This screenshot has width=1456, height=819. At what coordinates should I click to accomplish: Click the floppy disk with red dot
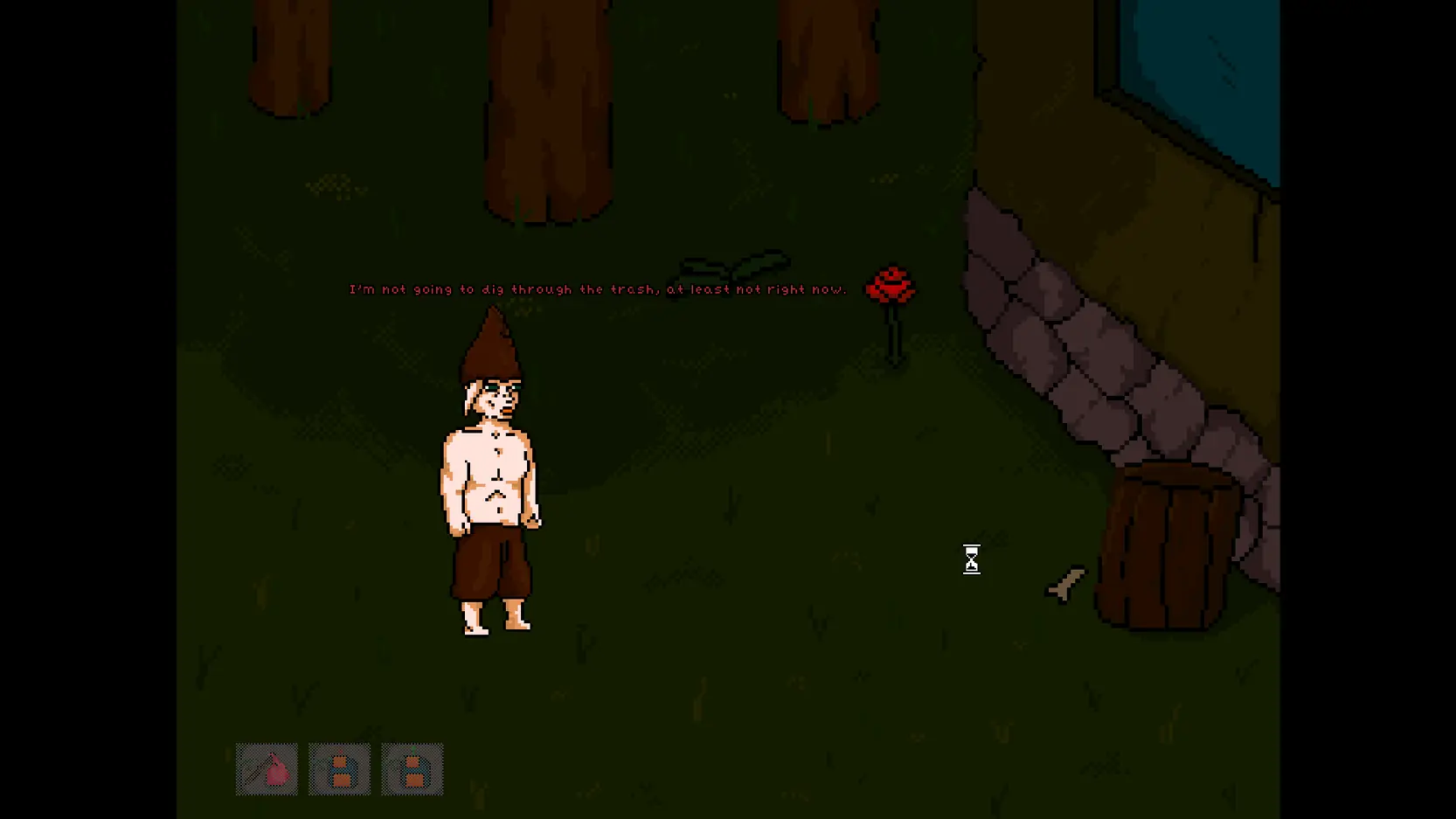[x=339, y=769]
